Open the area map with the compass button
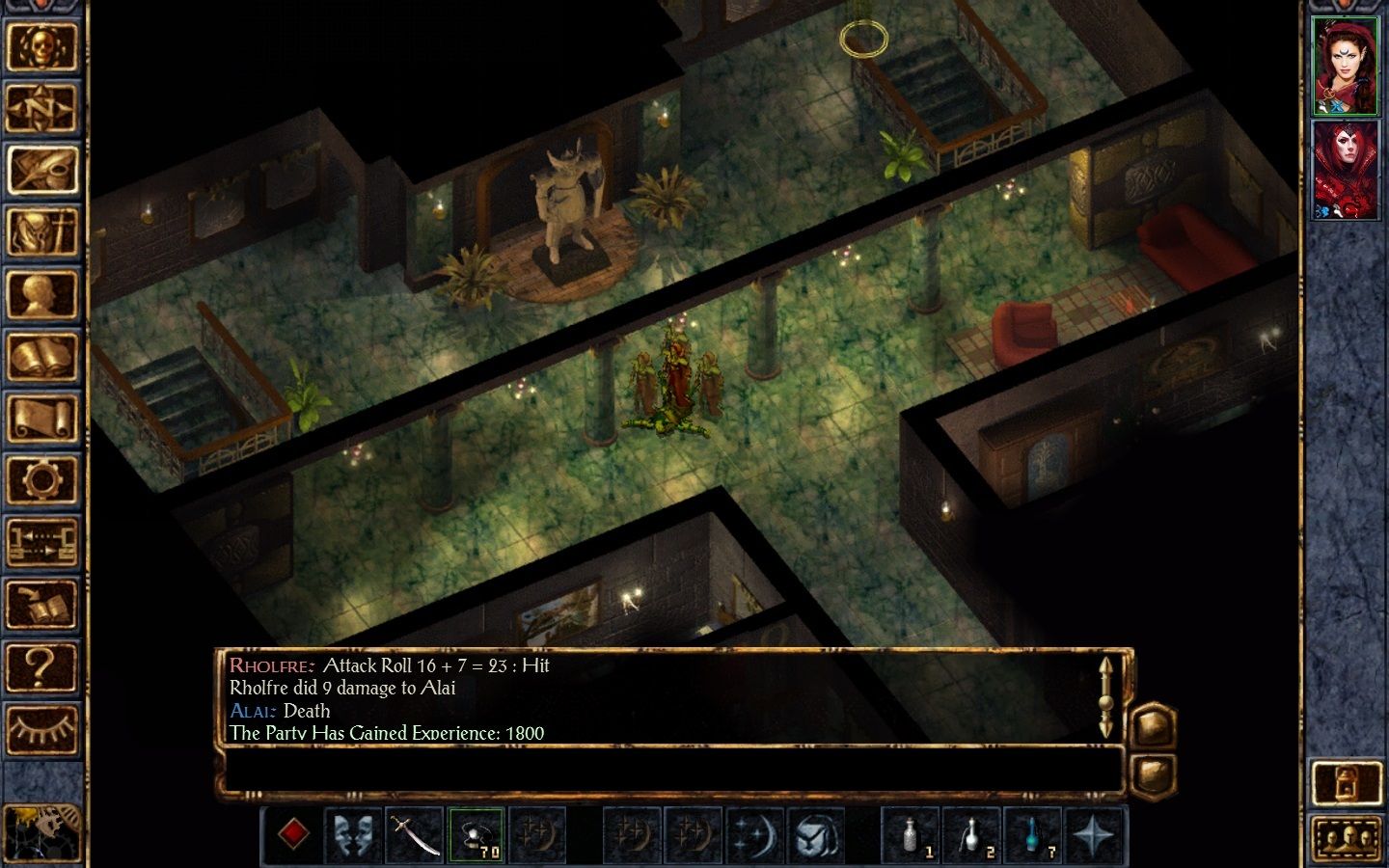The width and height of the screenshot is (1389, 868). pyautogui.click(x=41, y=108)
